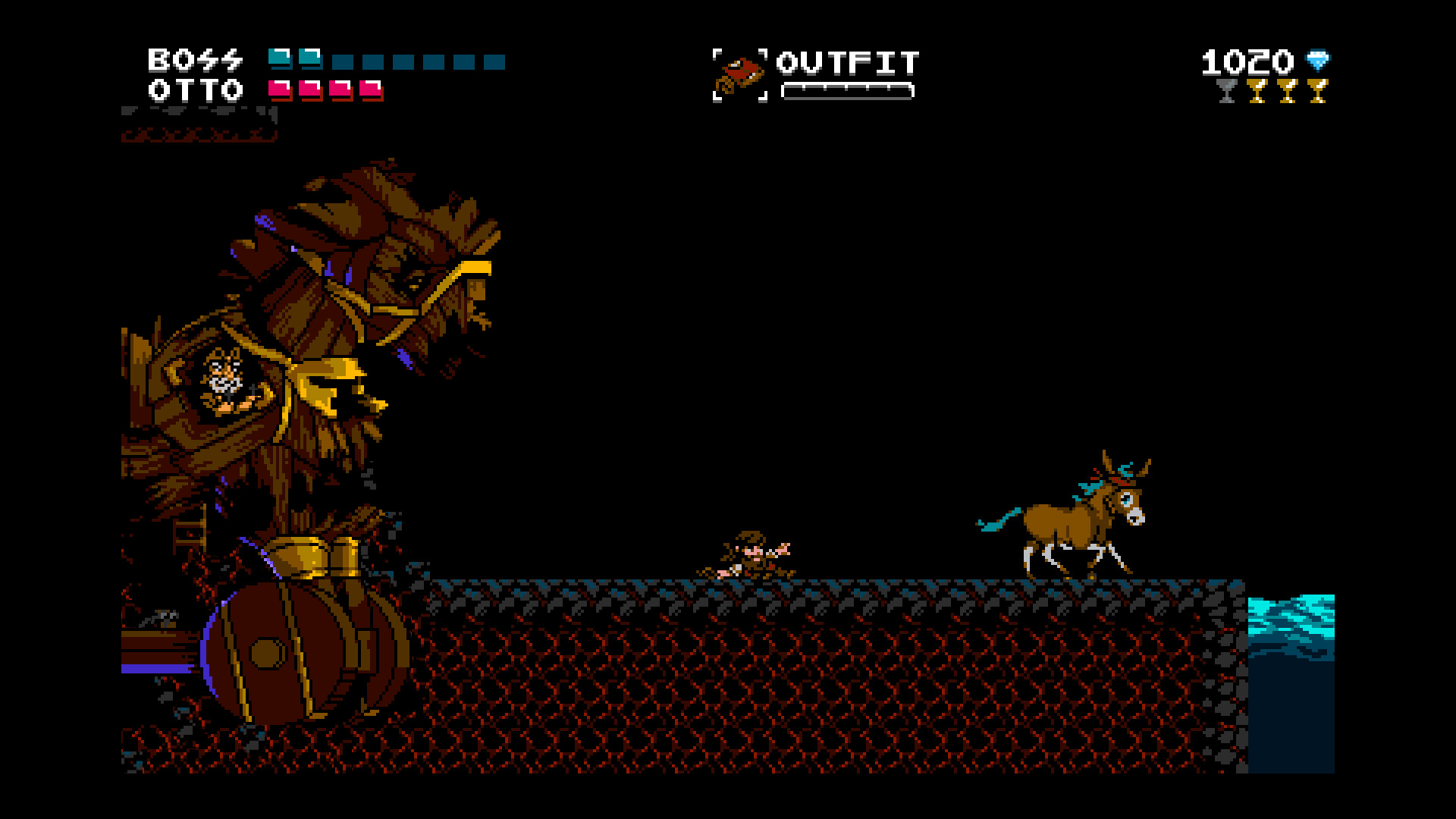
Task: Select the blue diamond gem icon
Action: [1318, 59]
